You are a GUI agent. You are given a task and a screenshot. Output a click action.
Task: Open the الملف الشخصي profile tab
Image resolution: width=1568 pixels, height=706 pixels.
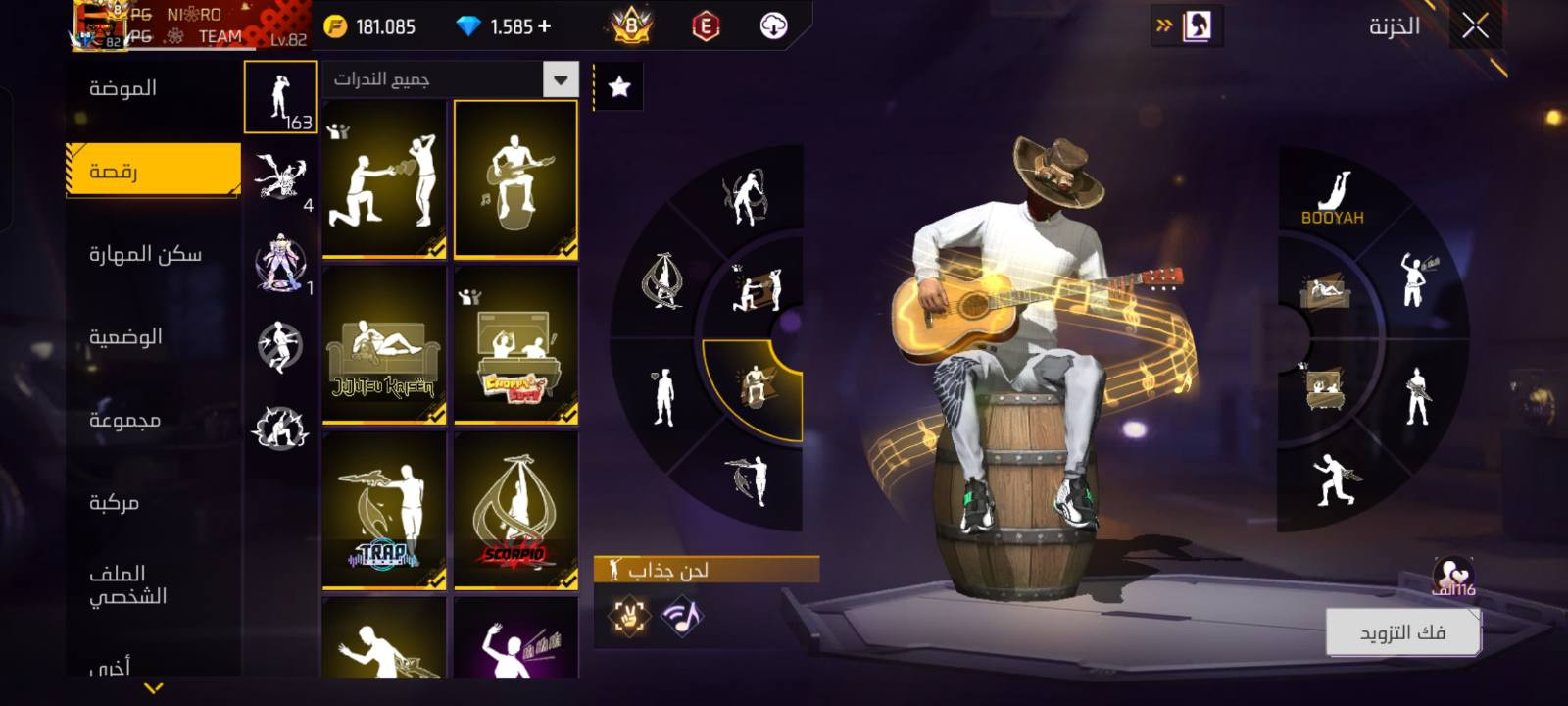127,584
